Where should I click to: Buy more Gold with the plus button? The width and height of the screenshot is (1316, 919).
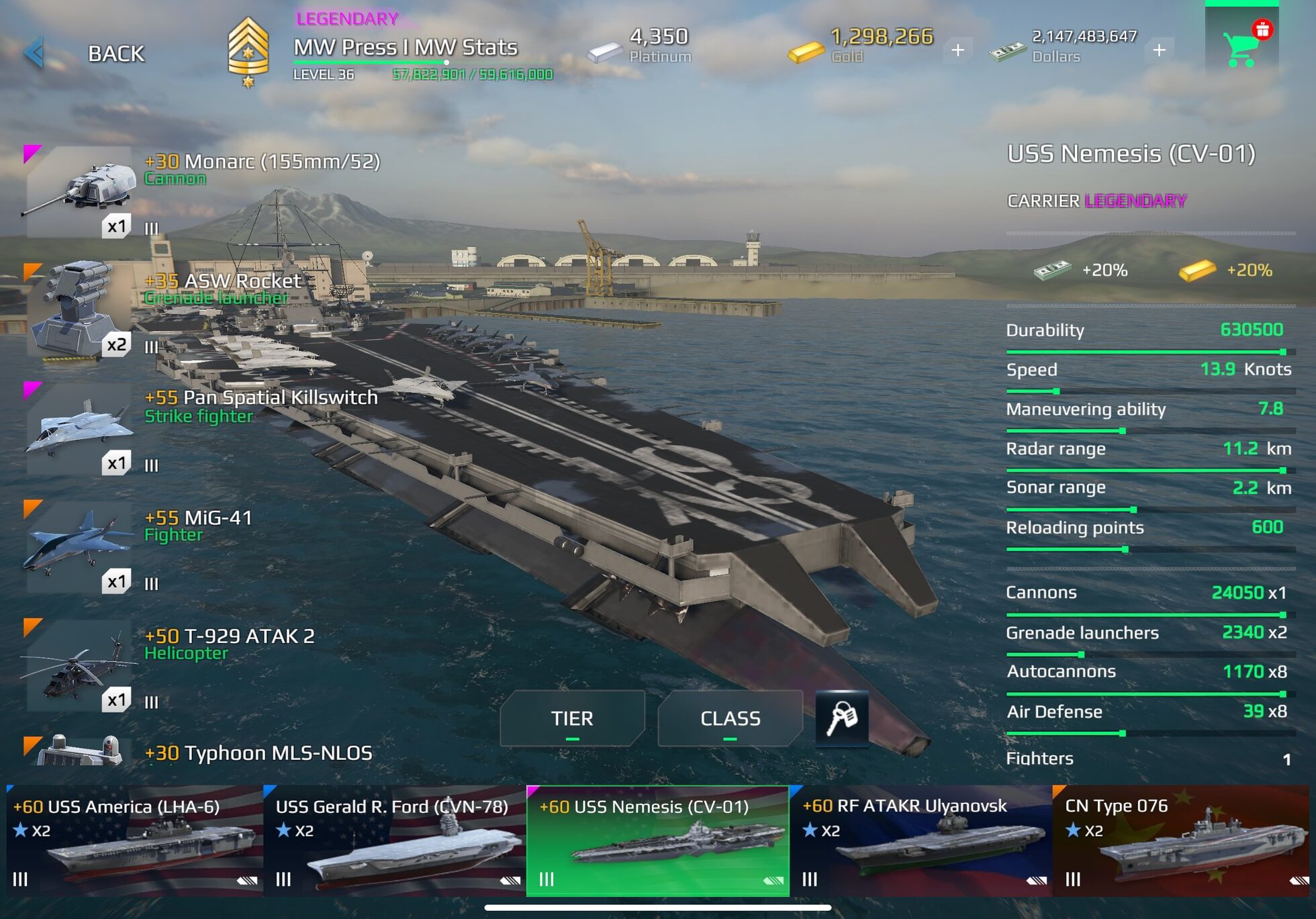click(957, 49)
